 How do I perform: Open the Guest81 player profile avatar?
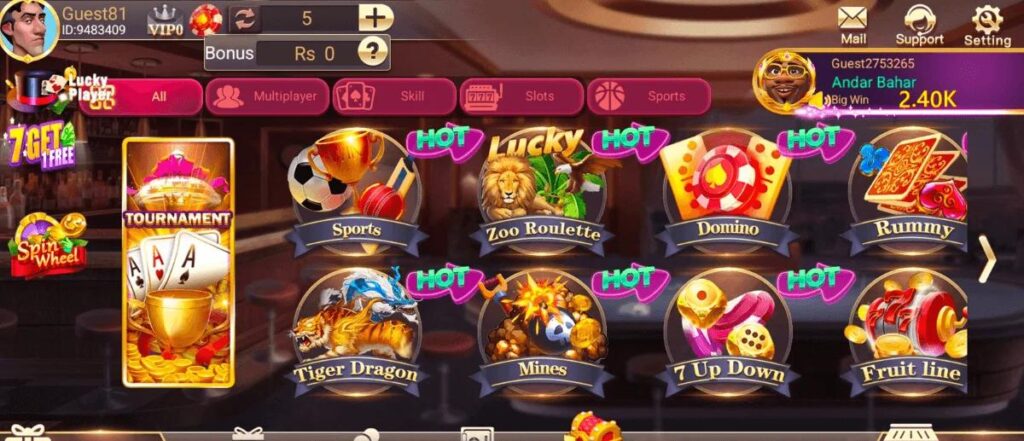click(27, 28)
